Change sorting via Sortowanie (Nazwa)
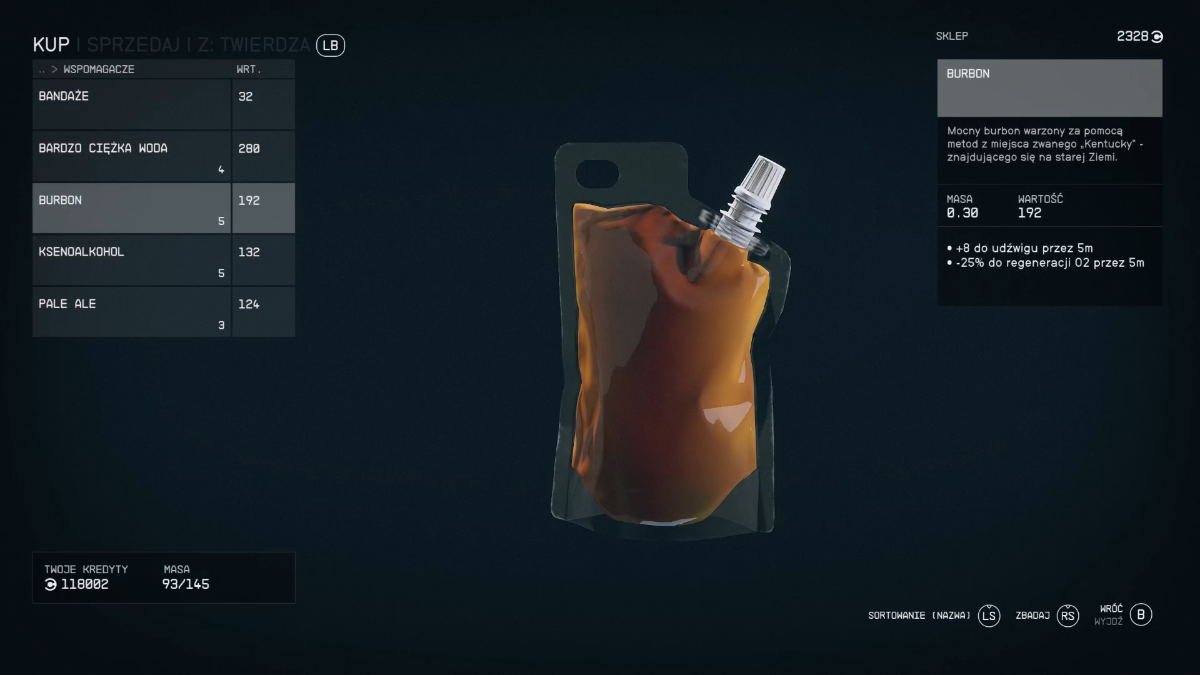Screen dimensions: 1200x675 (988, 615)
